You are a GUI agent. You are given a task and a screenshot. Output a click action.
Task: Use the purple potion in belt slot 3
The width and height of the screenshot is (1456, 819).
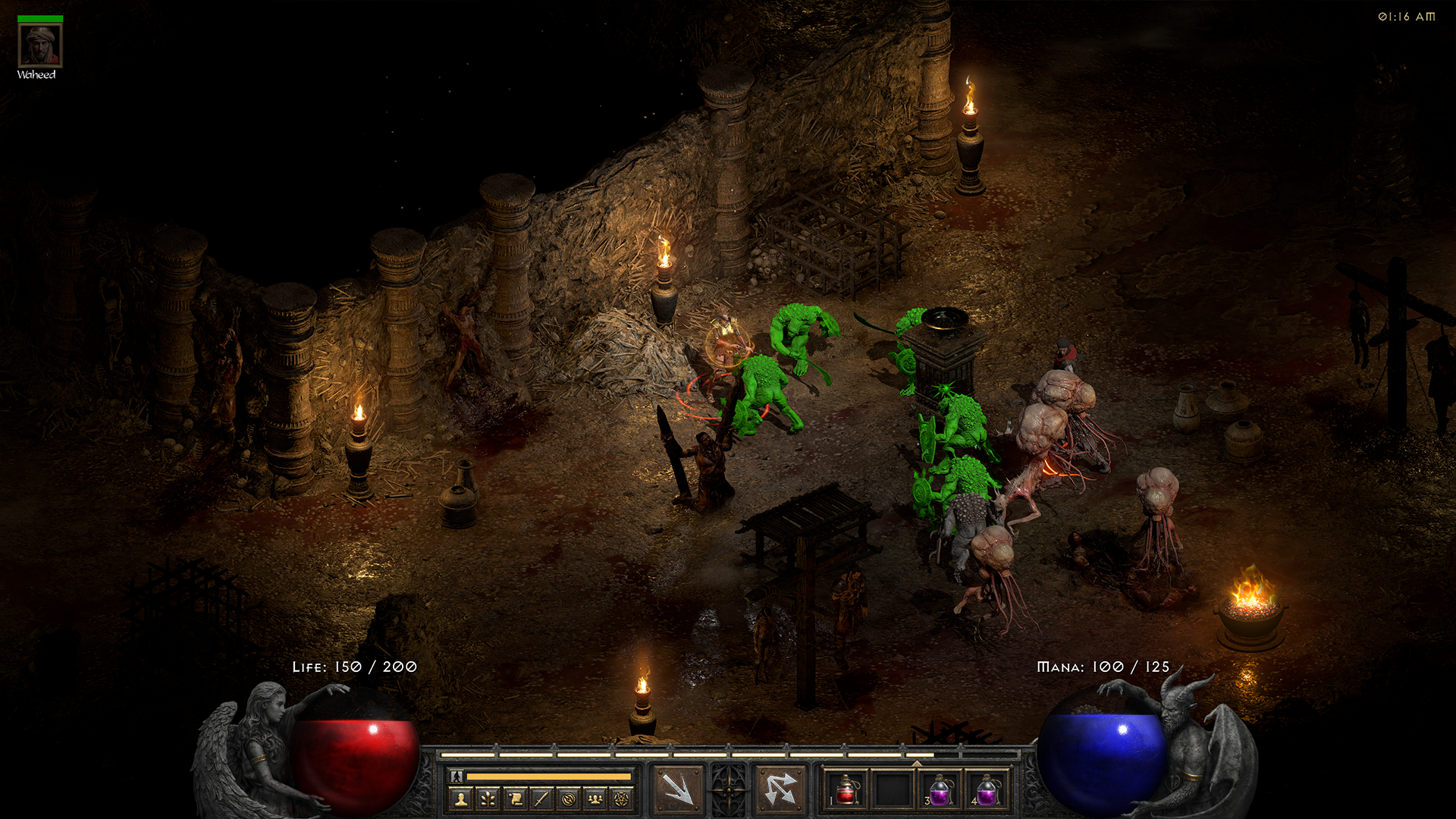[x=940, y=790]
